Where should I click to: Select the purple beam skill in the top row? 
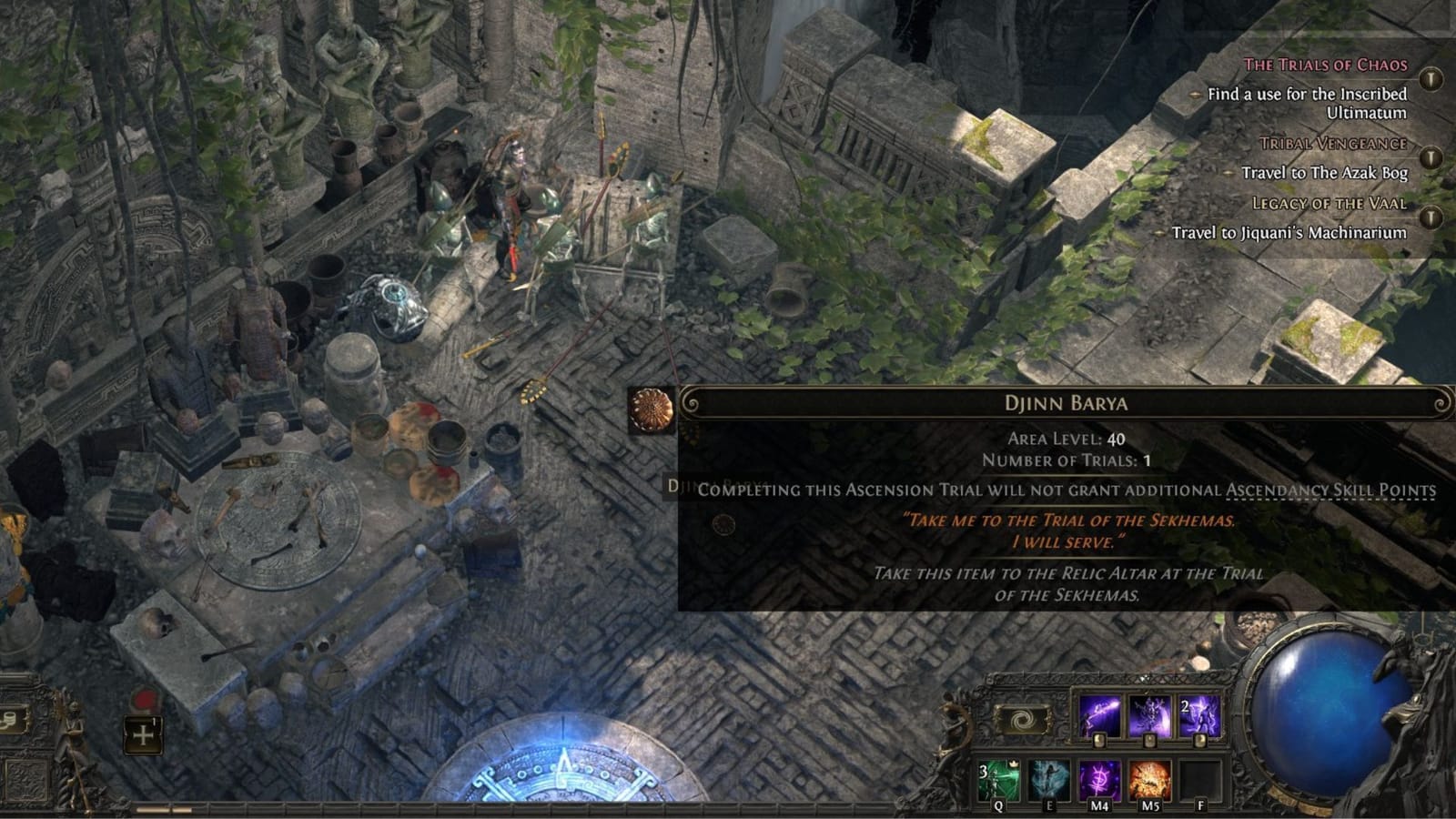(x=1101, y=714)
